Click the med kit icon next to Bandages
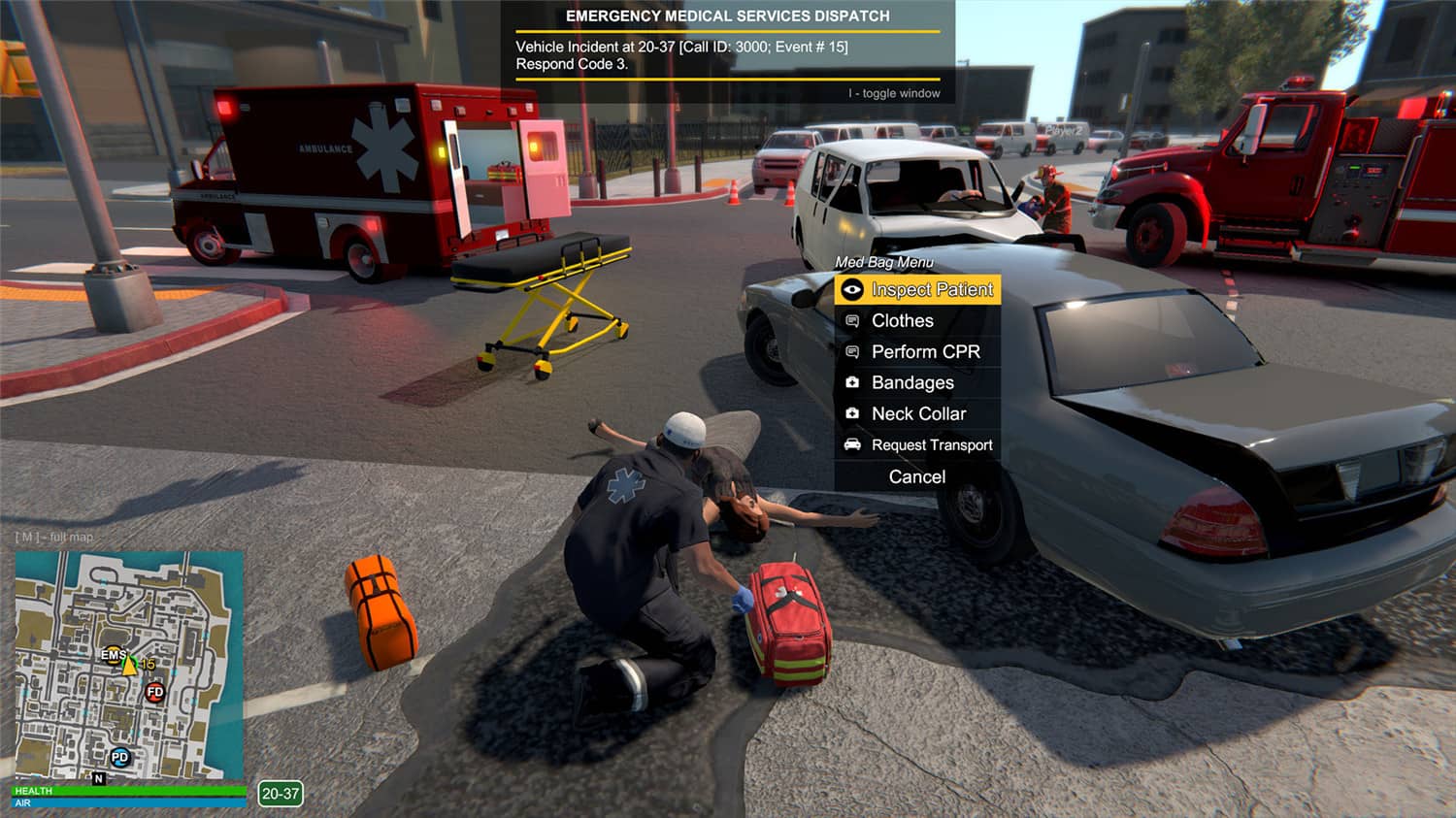This screenshot has width=1456, height=818. pos(854,382)
